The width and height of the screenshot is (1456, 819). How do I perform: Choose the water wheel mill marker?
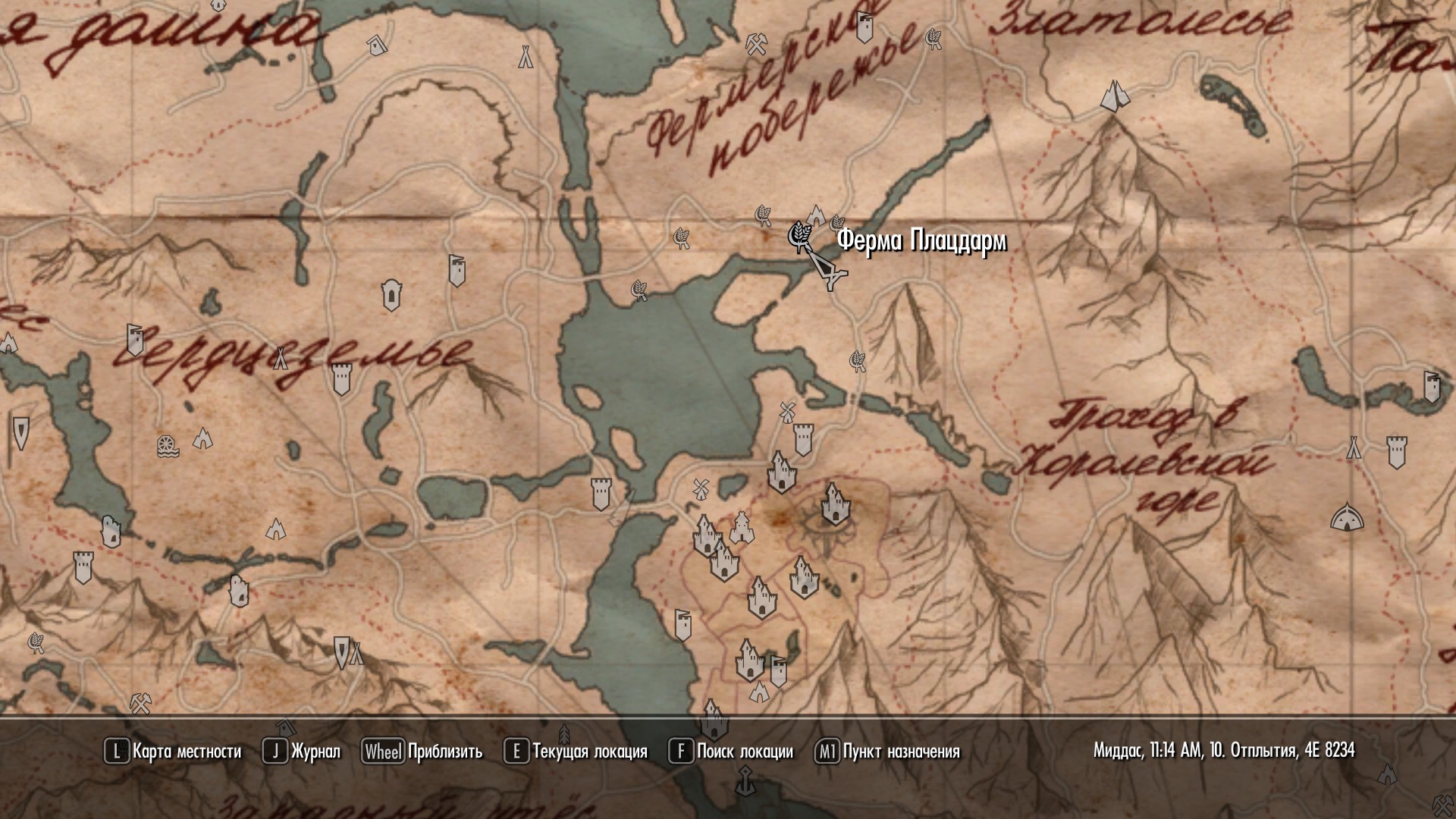pyautogui.click(x=168, y=447)
